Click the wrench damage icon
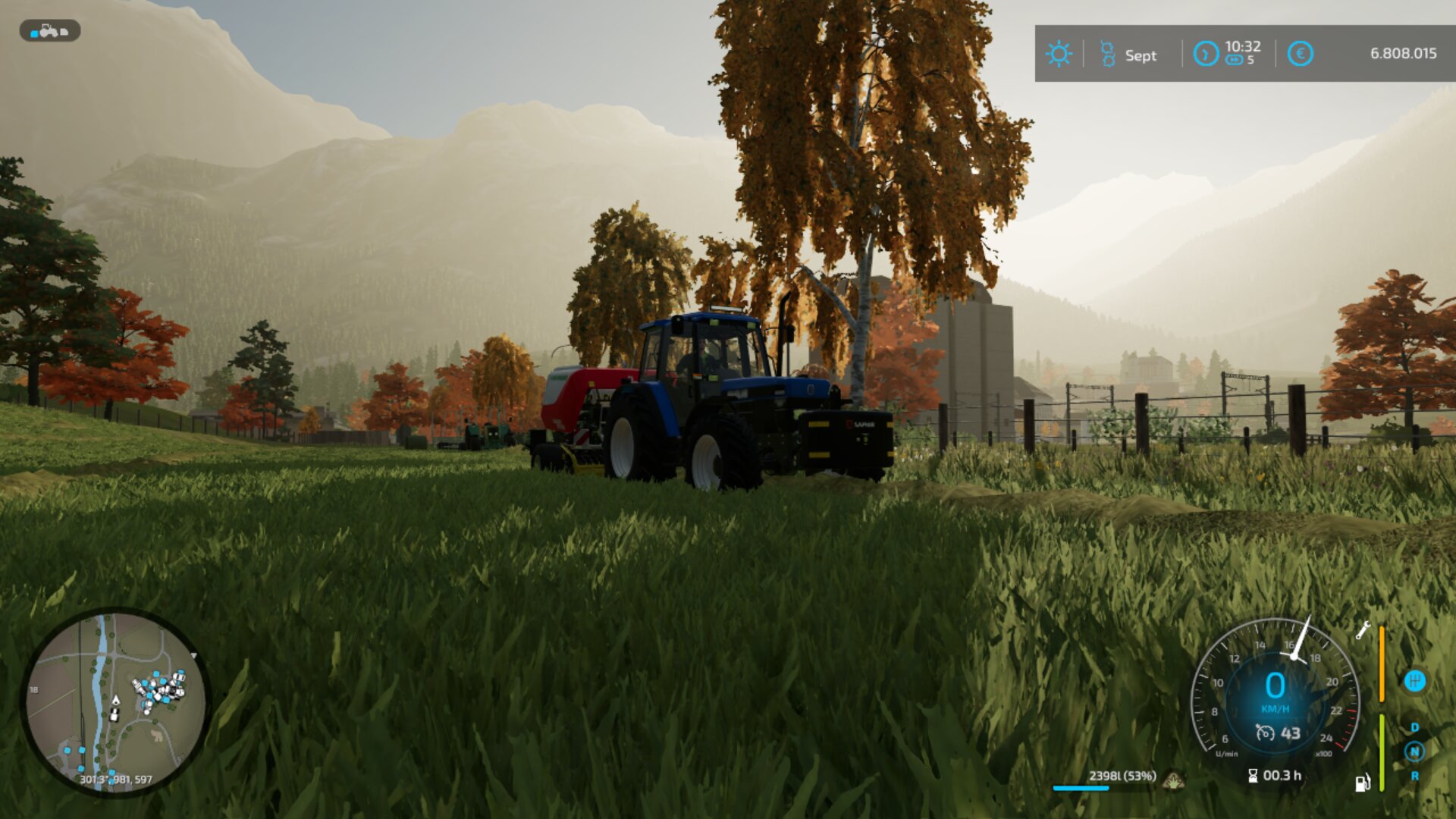 [x=1363, y=630]
